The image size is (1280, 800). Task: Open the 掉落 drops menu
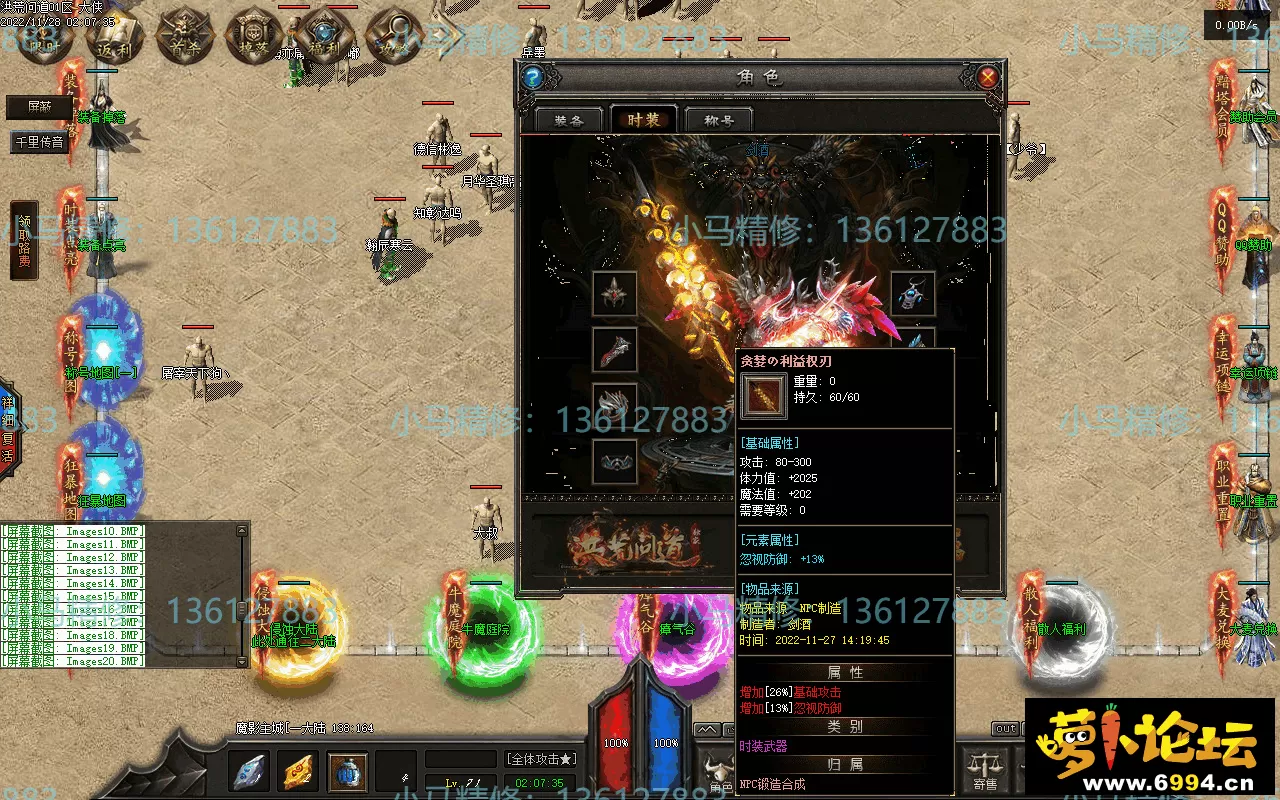250,37
